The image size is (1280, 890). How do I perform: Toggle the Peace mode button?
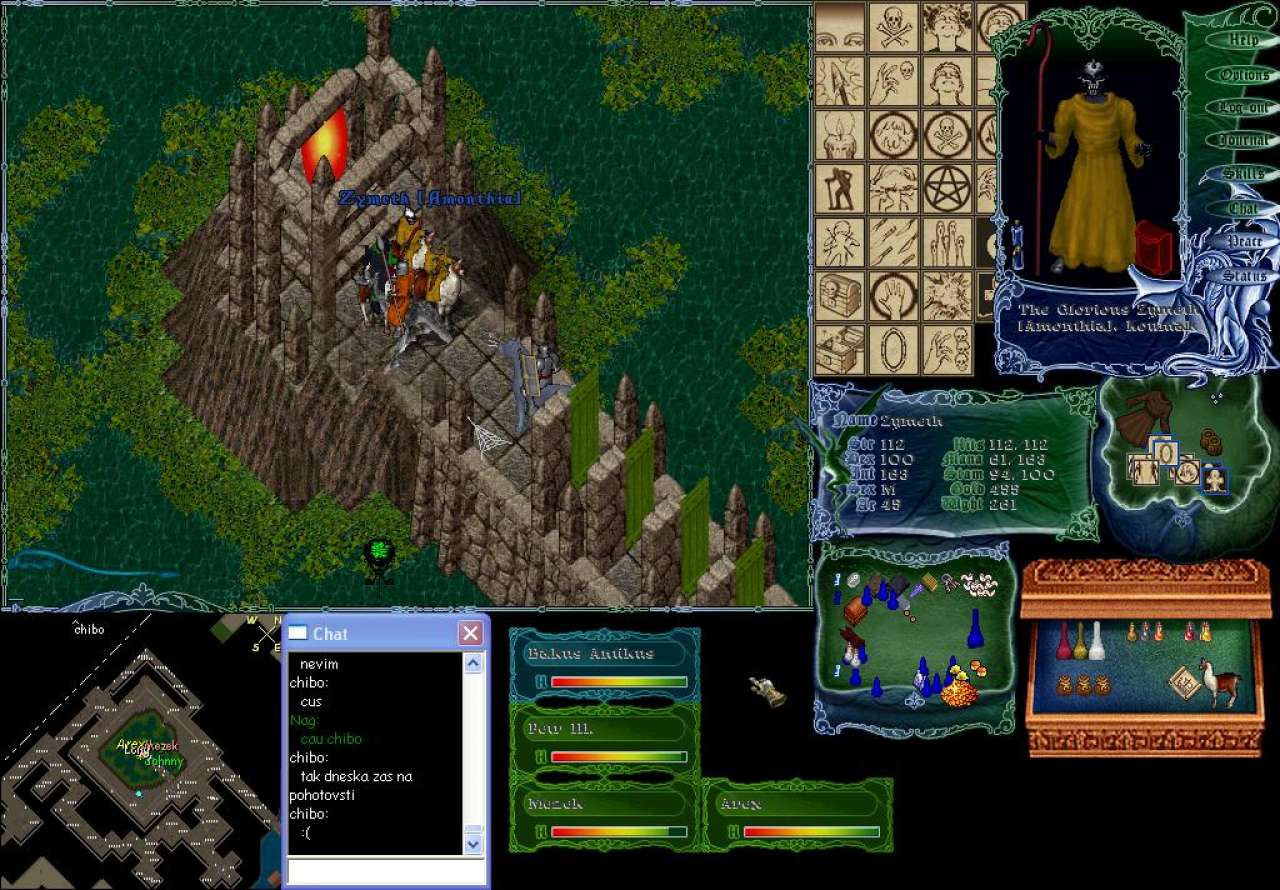pos(1243,241)
